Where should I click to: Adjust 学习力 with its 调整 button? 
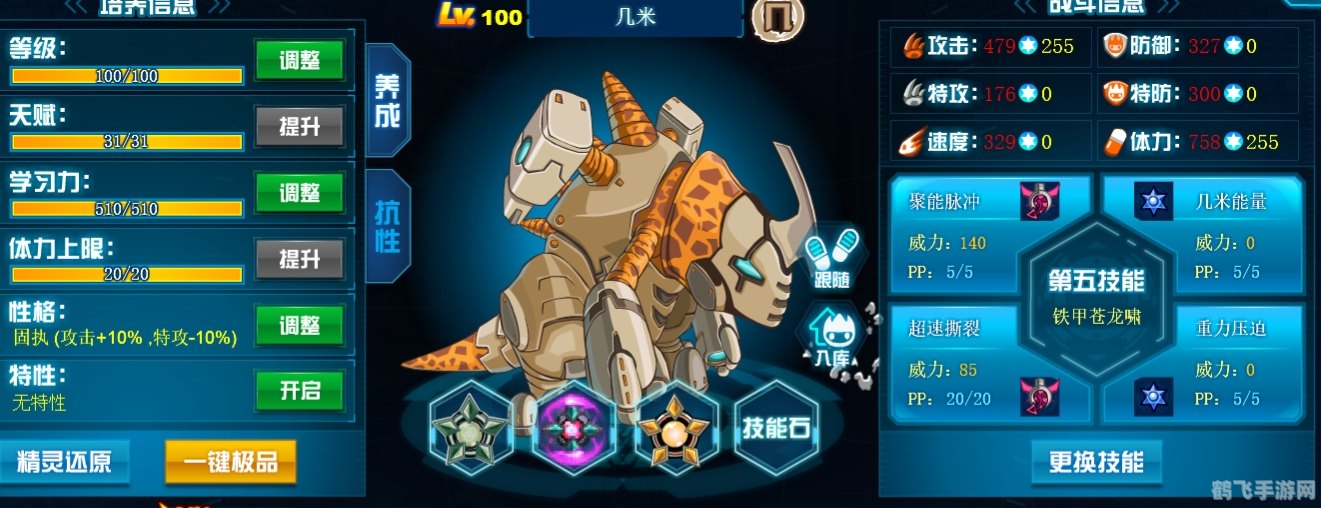point(299,192)
